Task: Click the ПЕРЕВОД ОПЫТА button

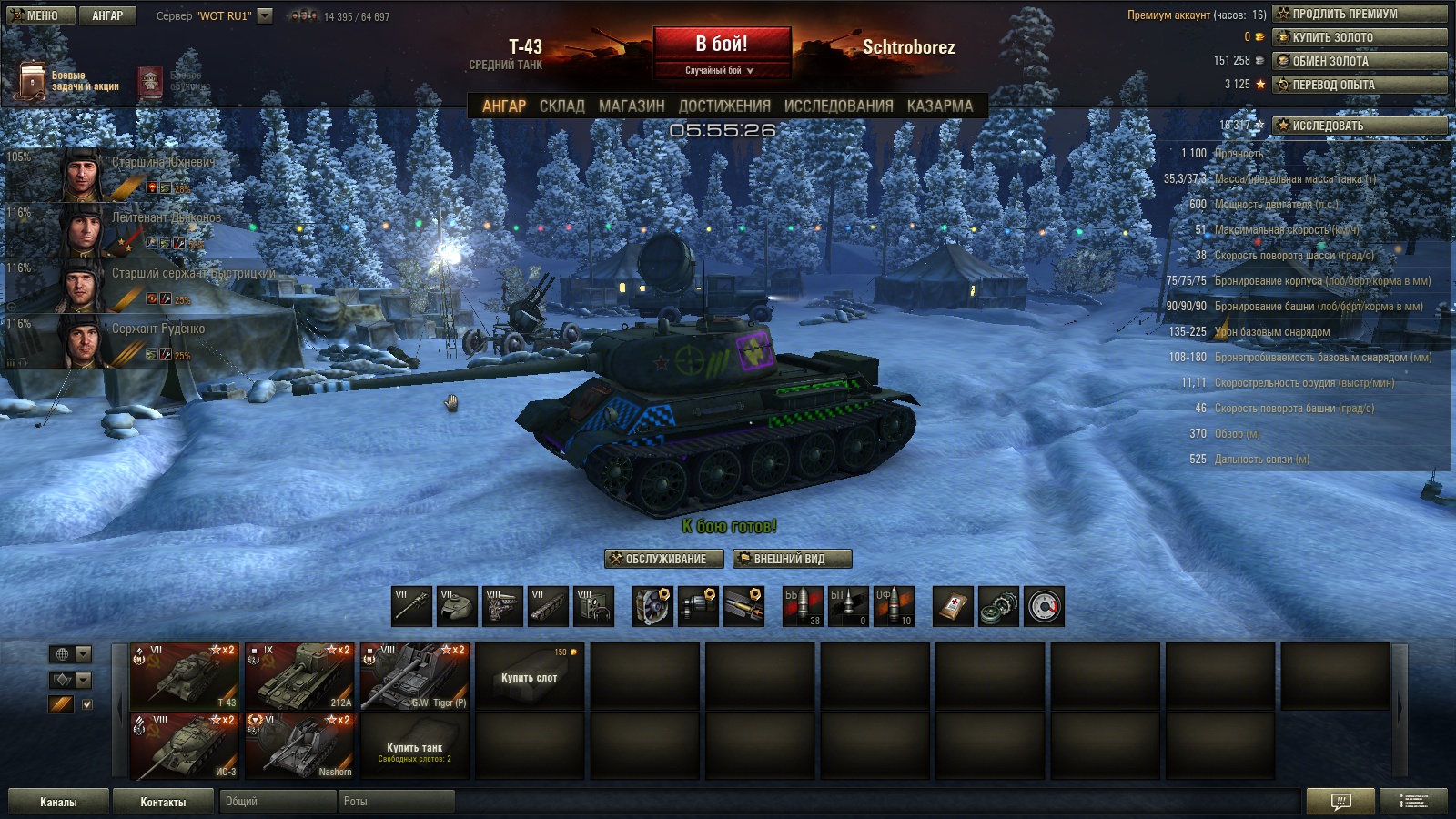Action: (1360, 85)
